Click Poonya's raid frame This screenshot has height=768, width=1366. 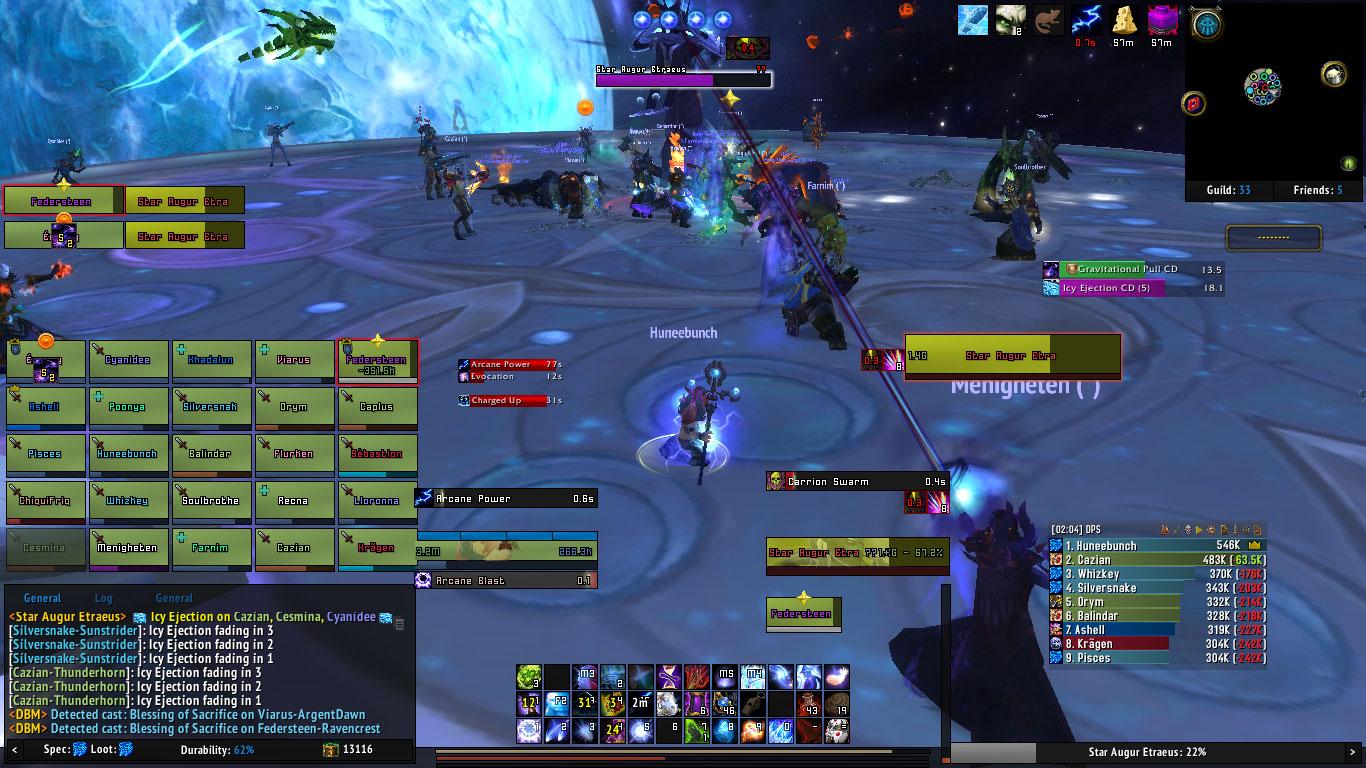(128, 407)
